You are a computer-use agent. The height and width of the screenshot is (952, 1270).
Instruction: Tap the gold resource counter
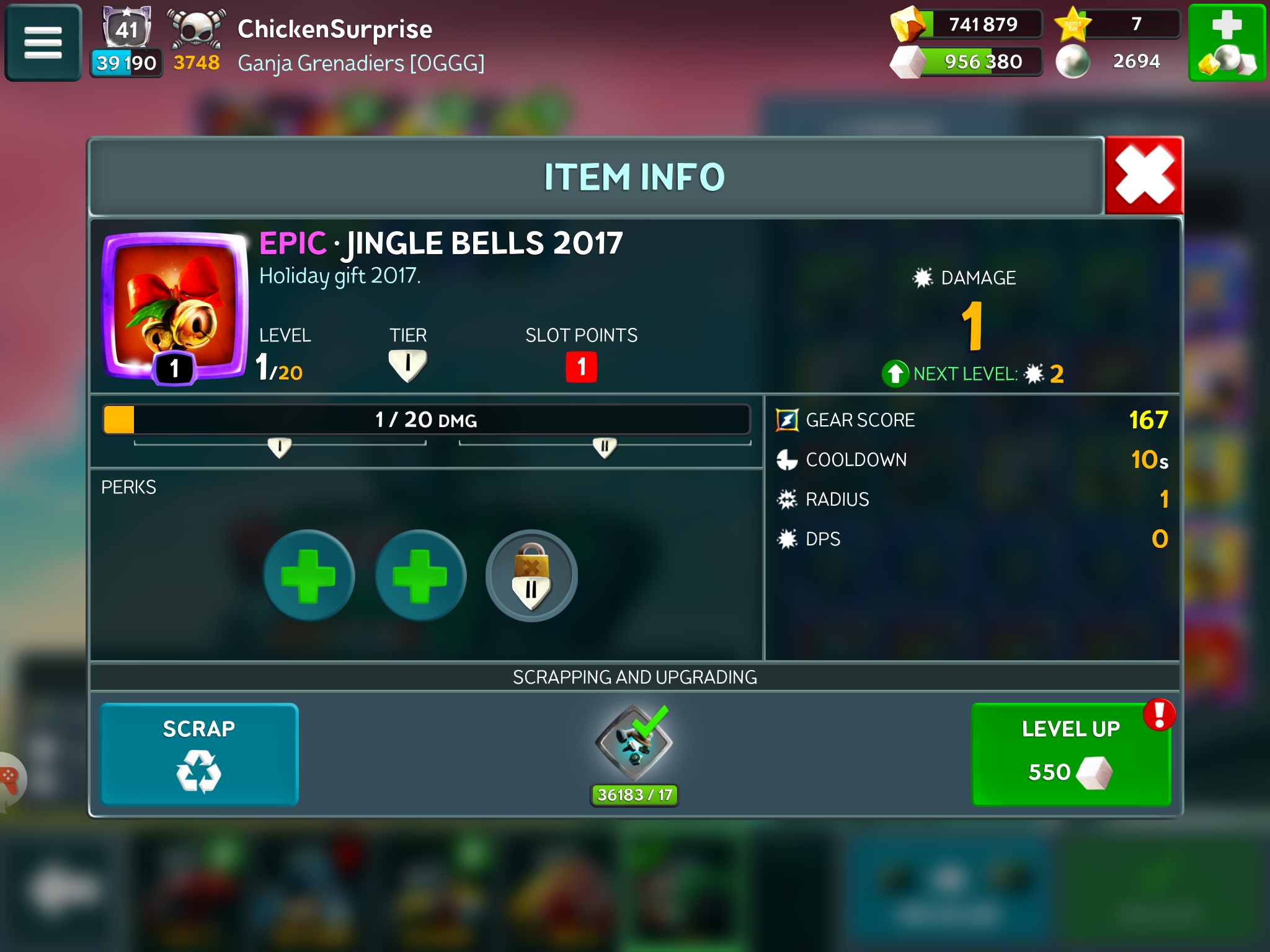967,25
